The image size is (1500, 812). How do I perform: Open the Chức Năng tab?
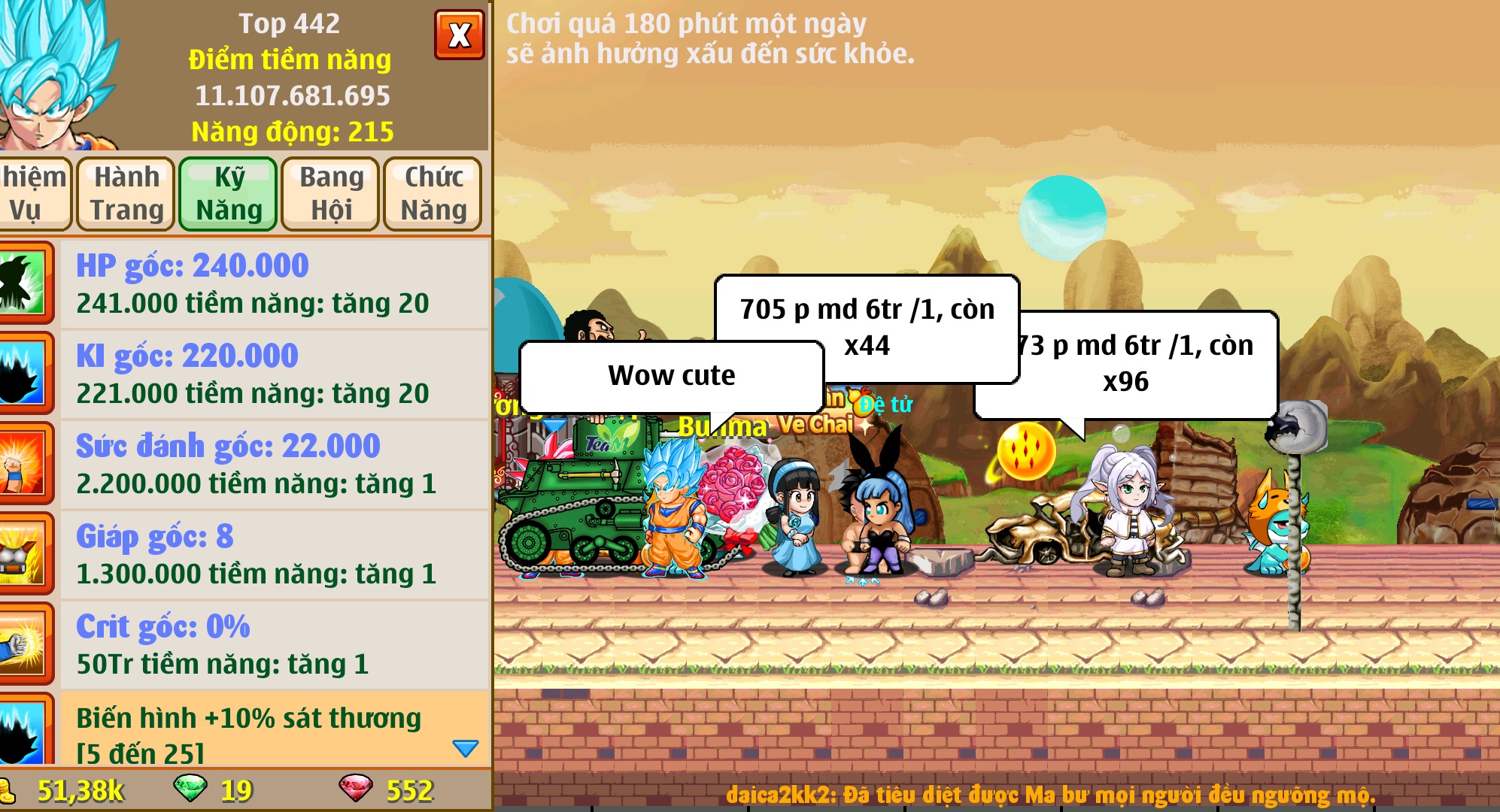(433, 193)
